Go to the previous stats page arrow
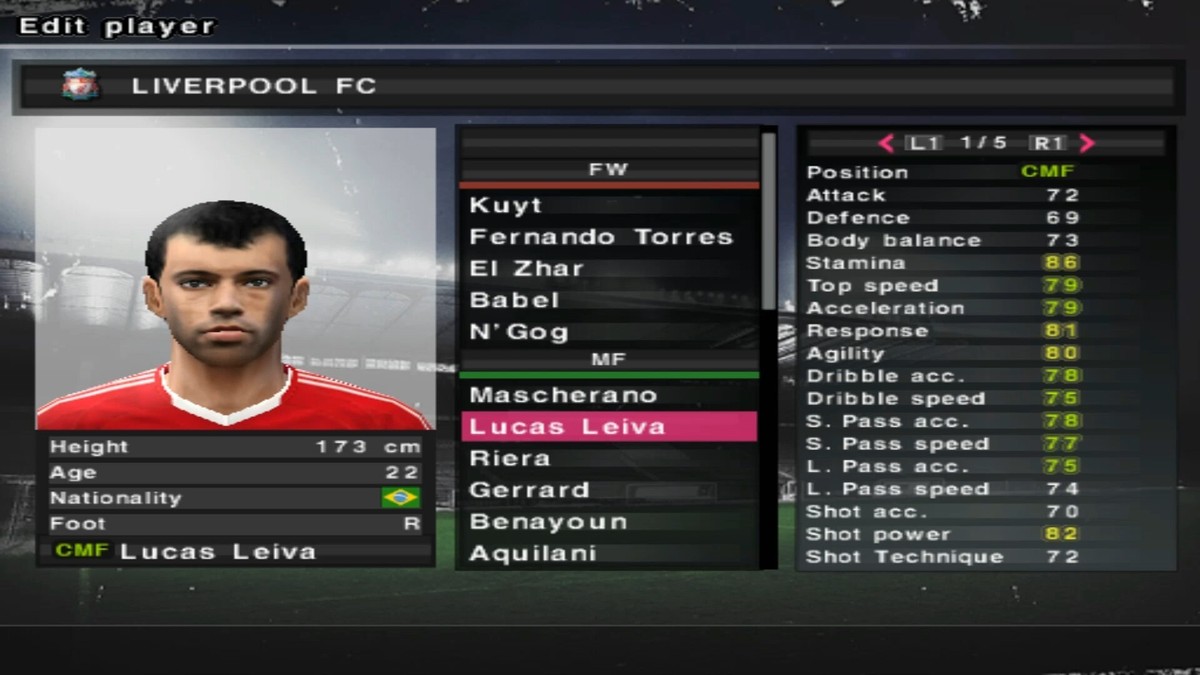 click(886, 143)
